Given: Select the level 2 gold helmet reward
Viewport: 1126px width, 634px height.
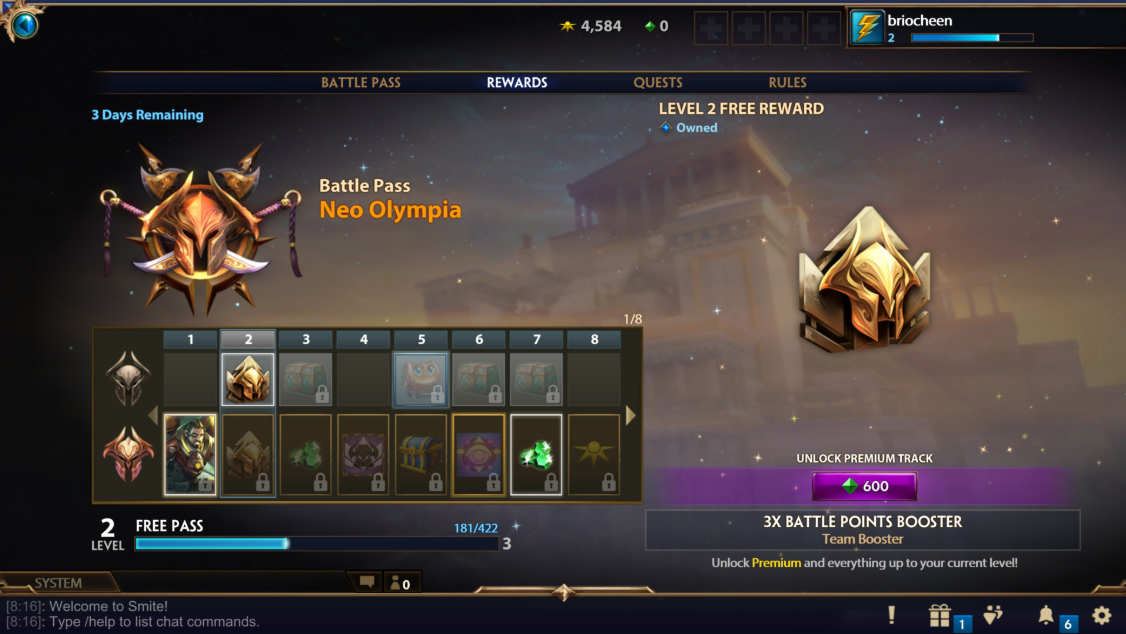Looking at the screenshot, I should point(248,380).
